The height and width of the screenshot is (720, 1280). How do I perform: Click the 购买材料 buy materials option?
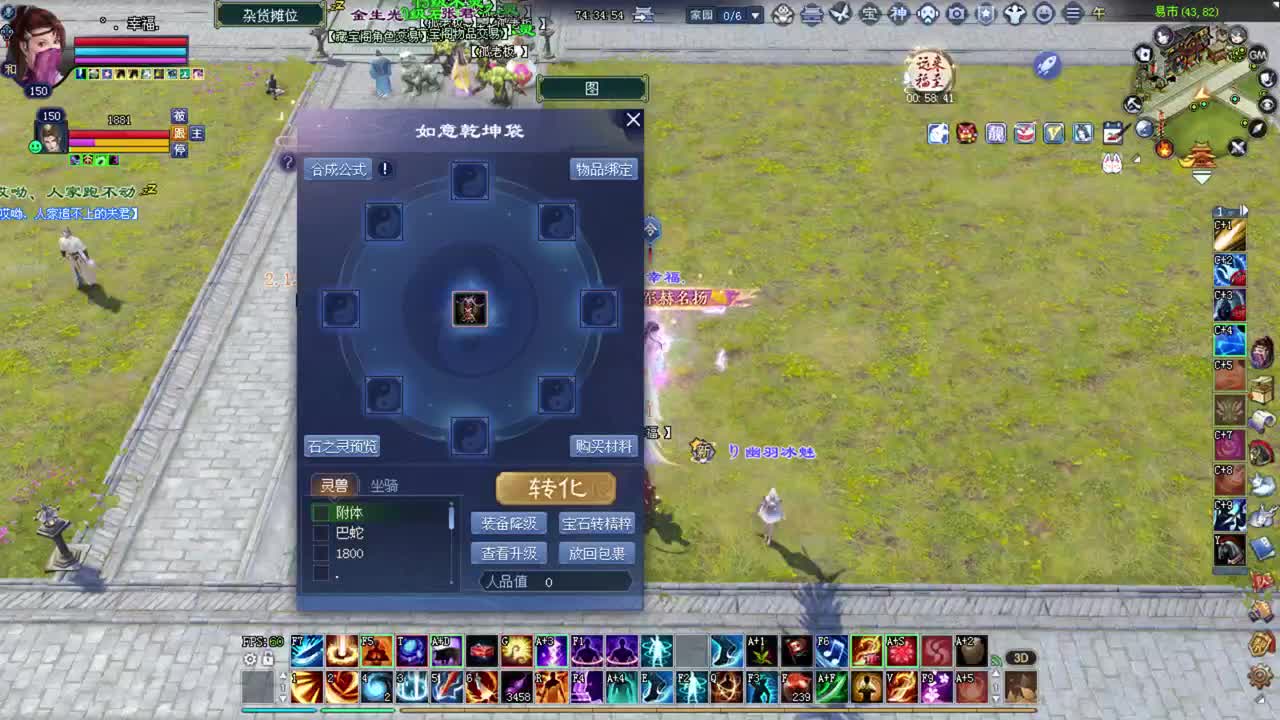tap(603, 447)
